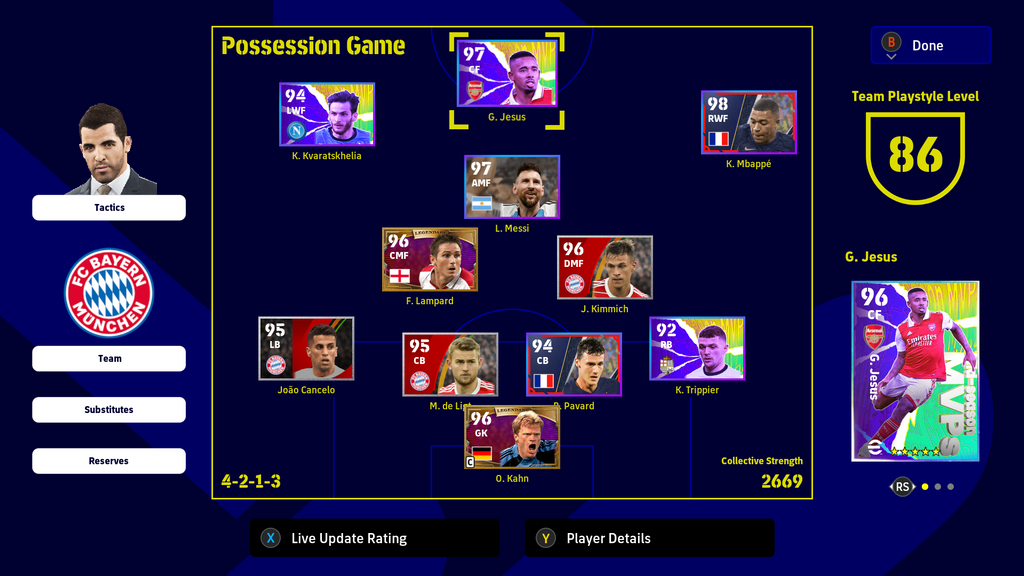Pick F. Lampard's legendary card
Viewport: 1024px width, 576px height.
pos(430,259)
